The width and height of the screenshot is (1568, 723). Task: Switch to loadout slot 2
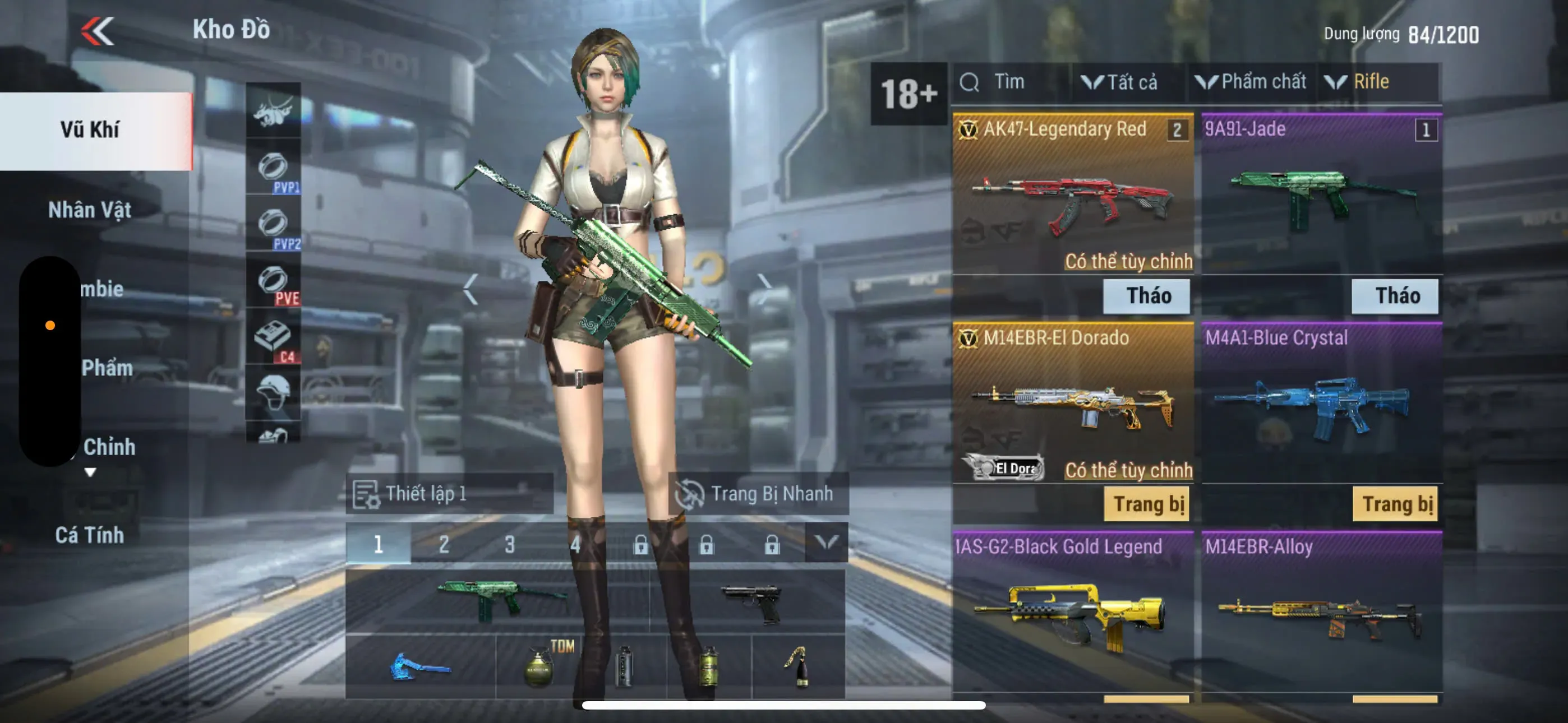click(444, 544)
